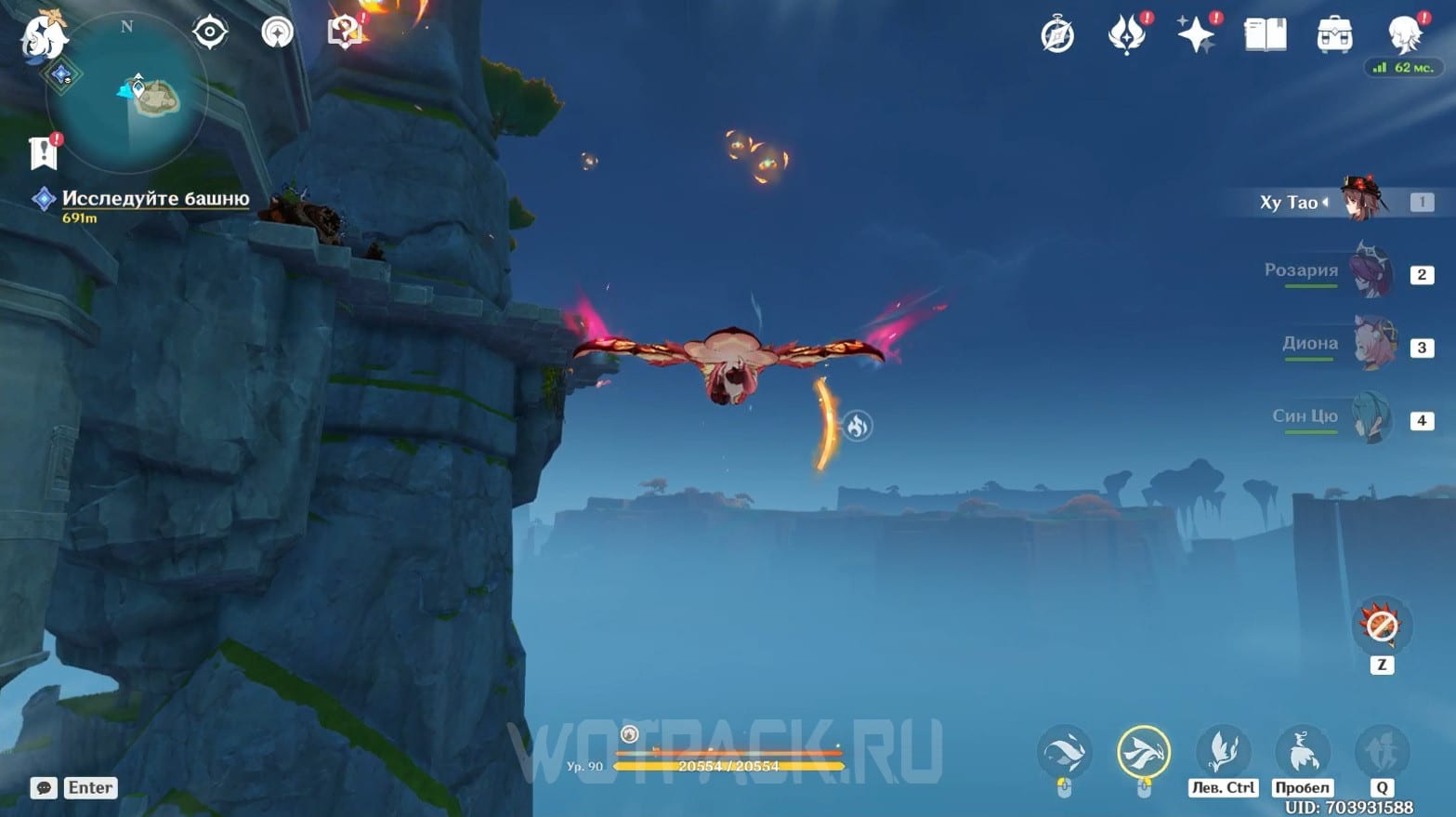
Task: Activate the highlighted yellow-ringed glider skill
Action: pyautogui.click(x=1143, y=751)
